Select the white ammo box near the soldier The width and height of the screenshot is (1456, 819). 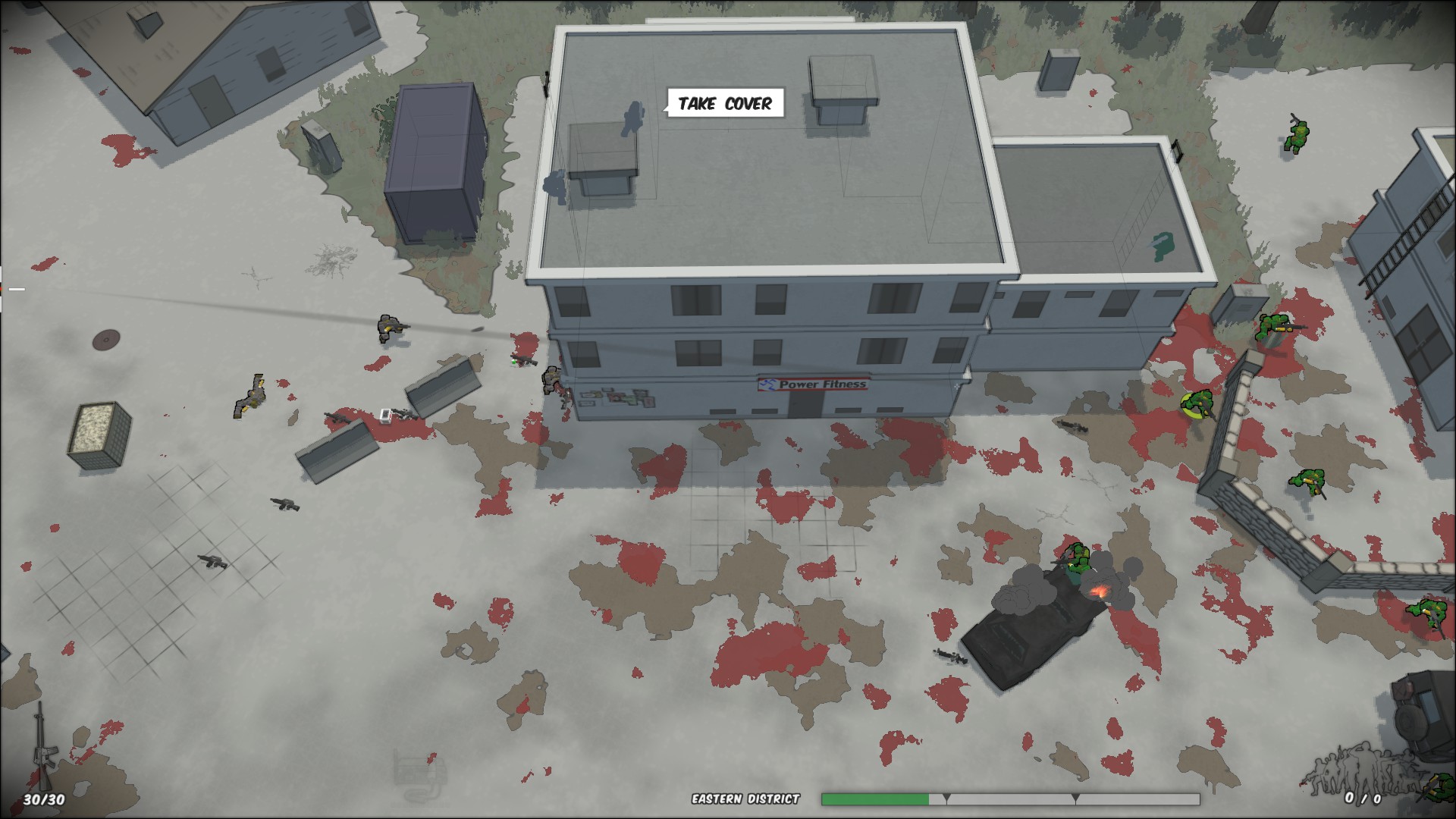387,416
